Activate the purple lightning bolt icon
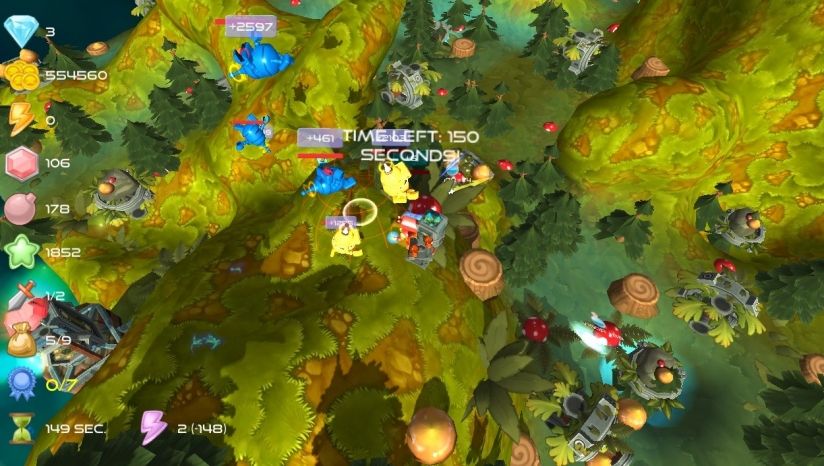The width and height of the screenshot is (824, 466). (x=153, y=427)
